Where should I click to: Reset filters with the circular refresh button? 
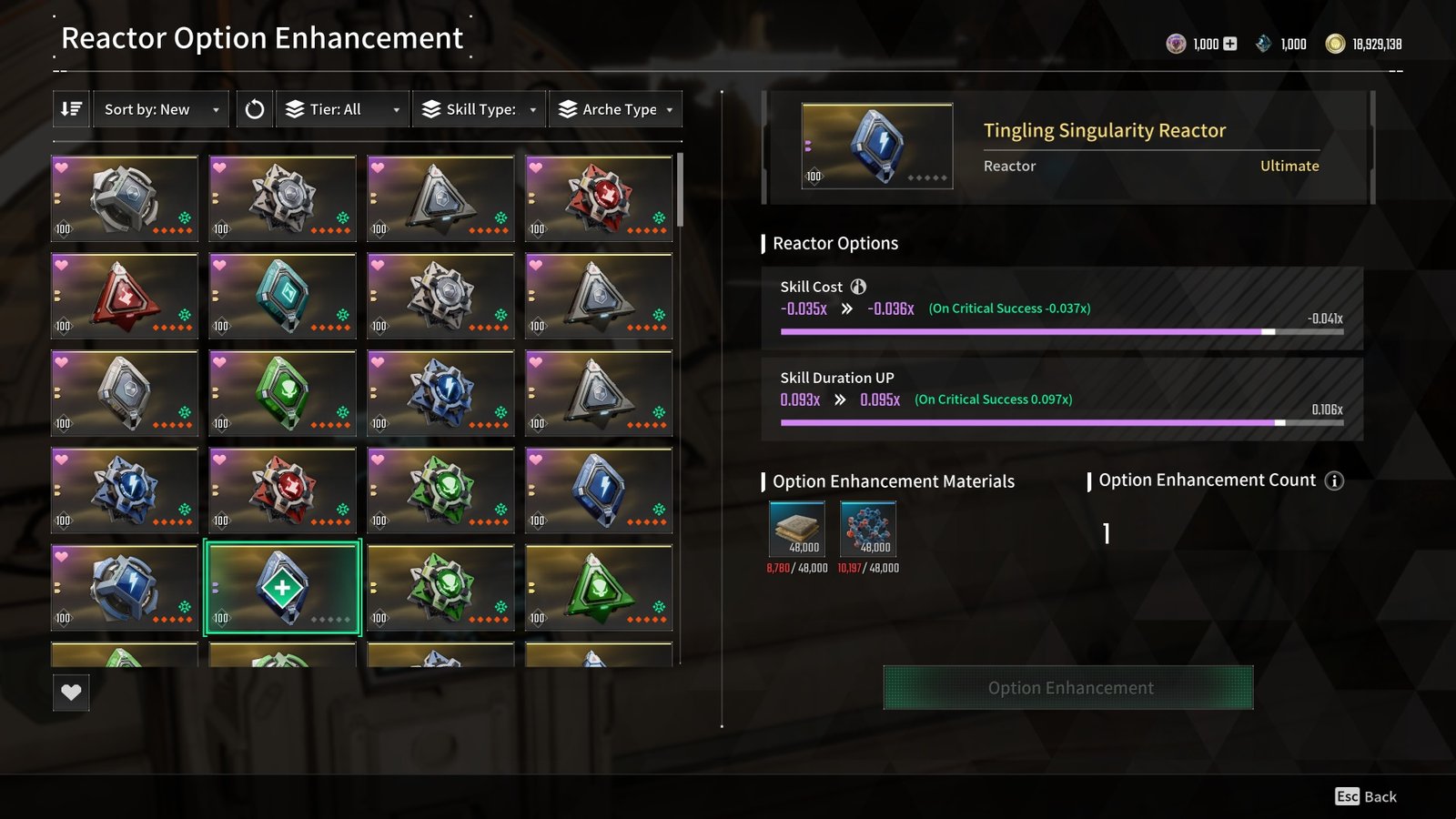point(255,109)
